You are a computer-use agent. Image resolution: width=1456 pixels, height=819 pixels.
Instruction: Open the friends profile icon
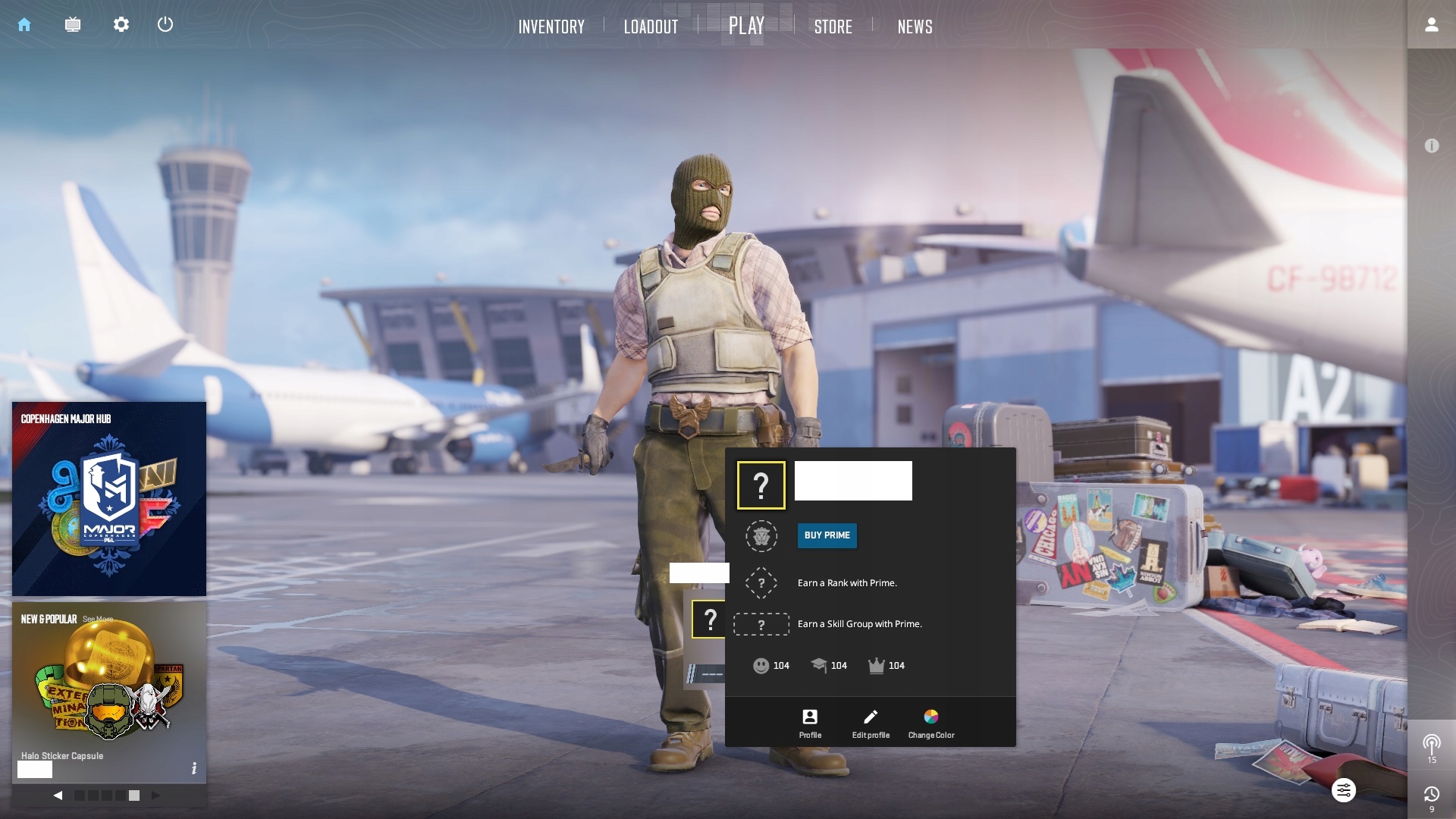[1431, 25]
